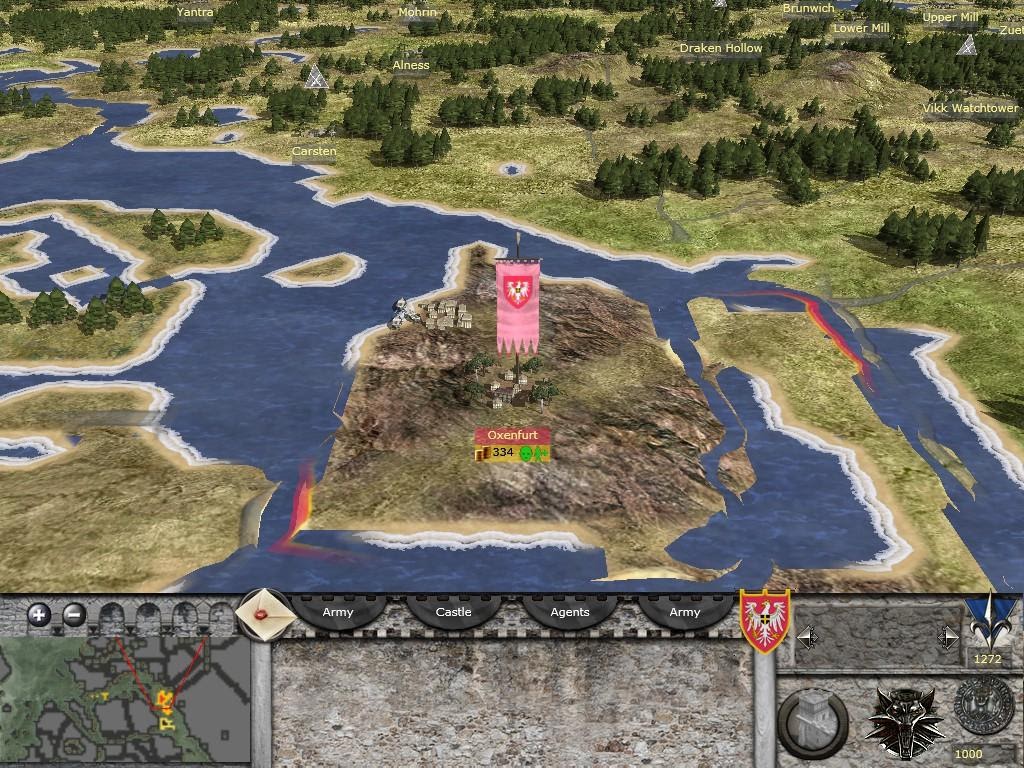
Task: Select the Oxenfurt settlement label
Action: 512,436
